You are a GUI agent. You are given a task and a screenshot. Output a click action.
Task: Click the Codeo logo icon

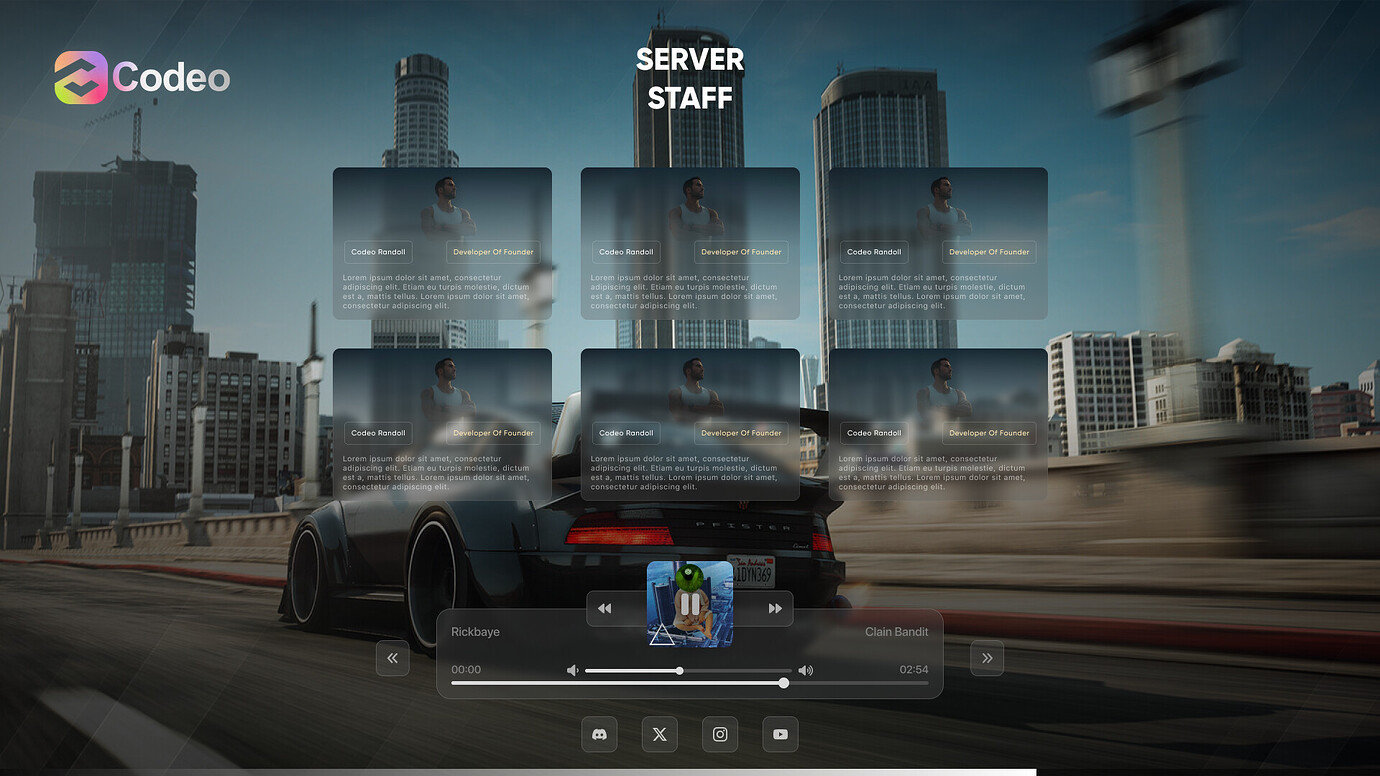pos(80,76)
